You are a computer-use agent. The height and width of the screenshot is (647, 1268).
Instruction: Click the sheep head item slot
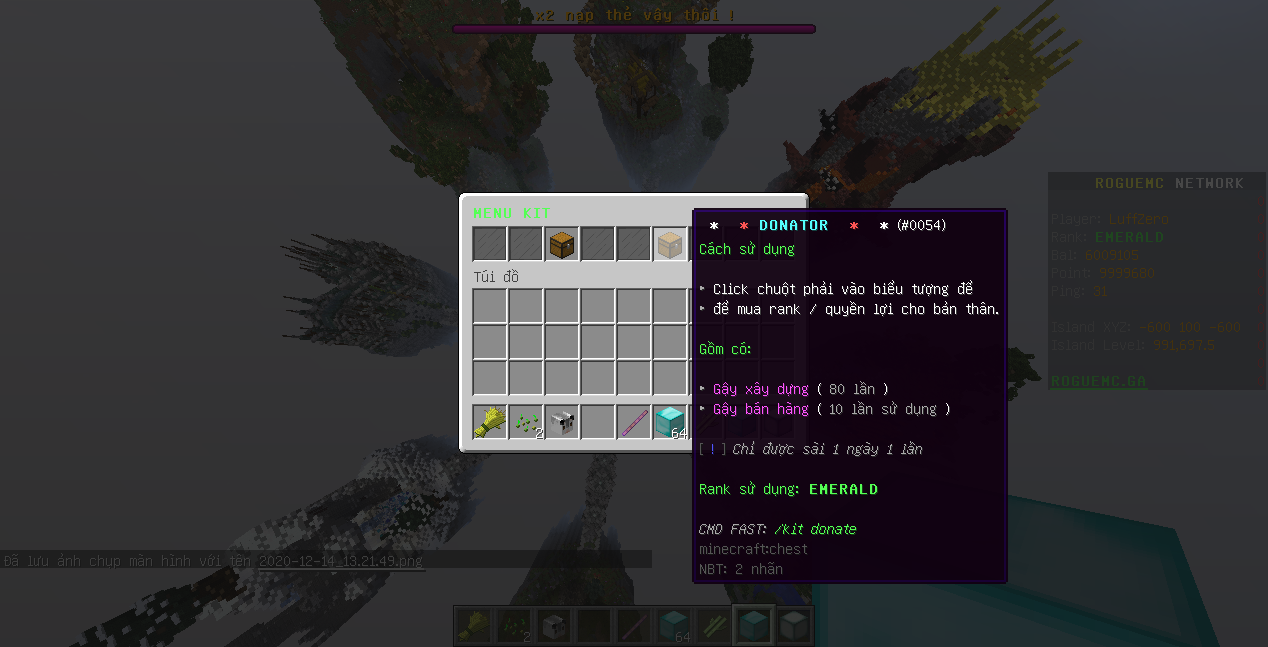pos(562,422)
